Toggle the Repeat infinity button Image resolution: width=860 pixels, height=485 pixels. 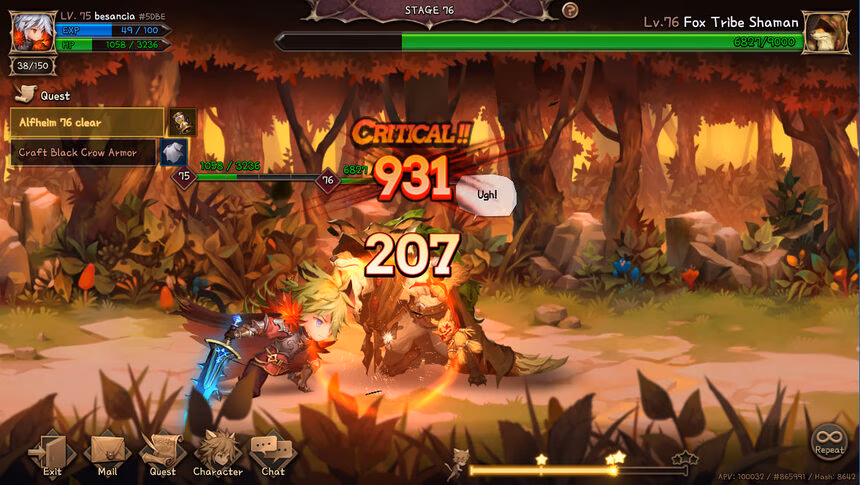829,440
